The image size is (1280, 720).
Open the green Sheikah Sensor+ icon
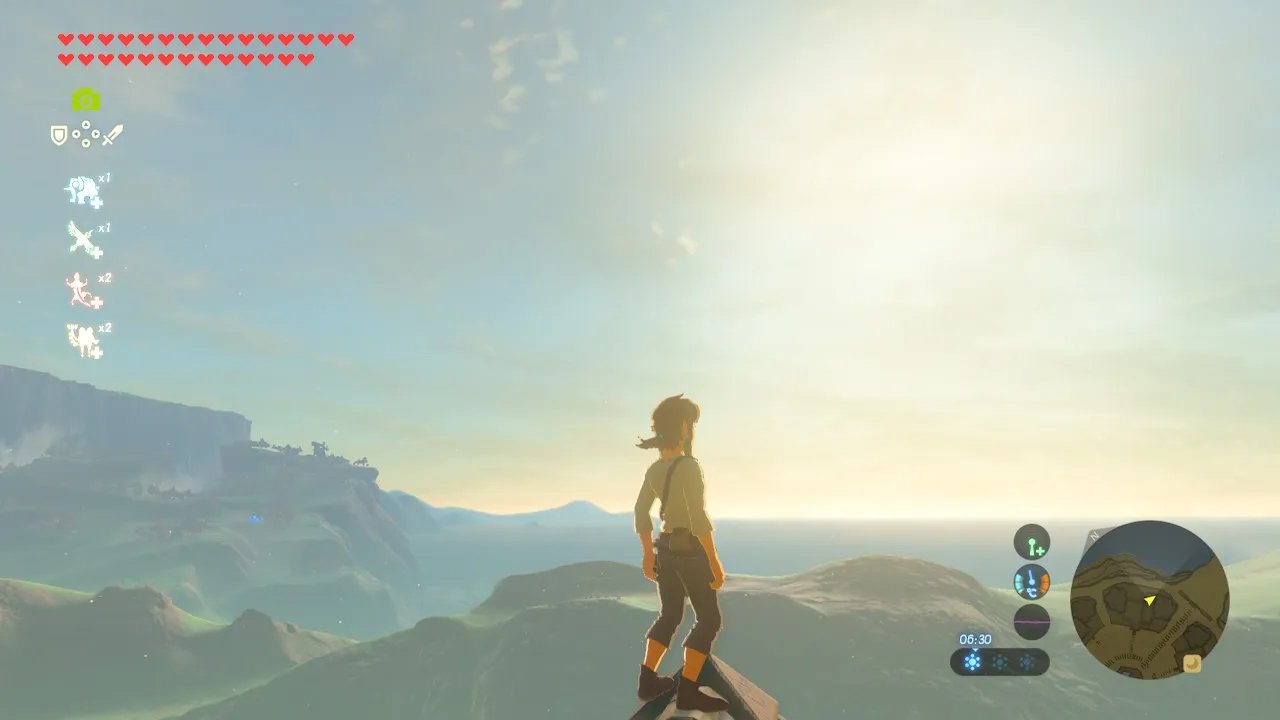point(1031,542)
